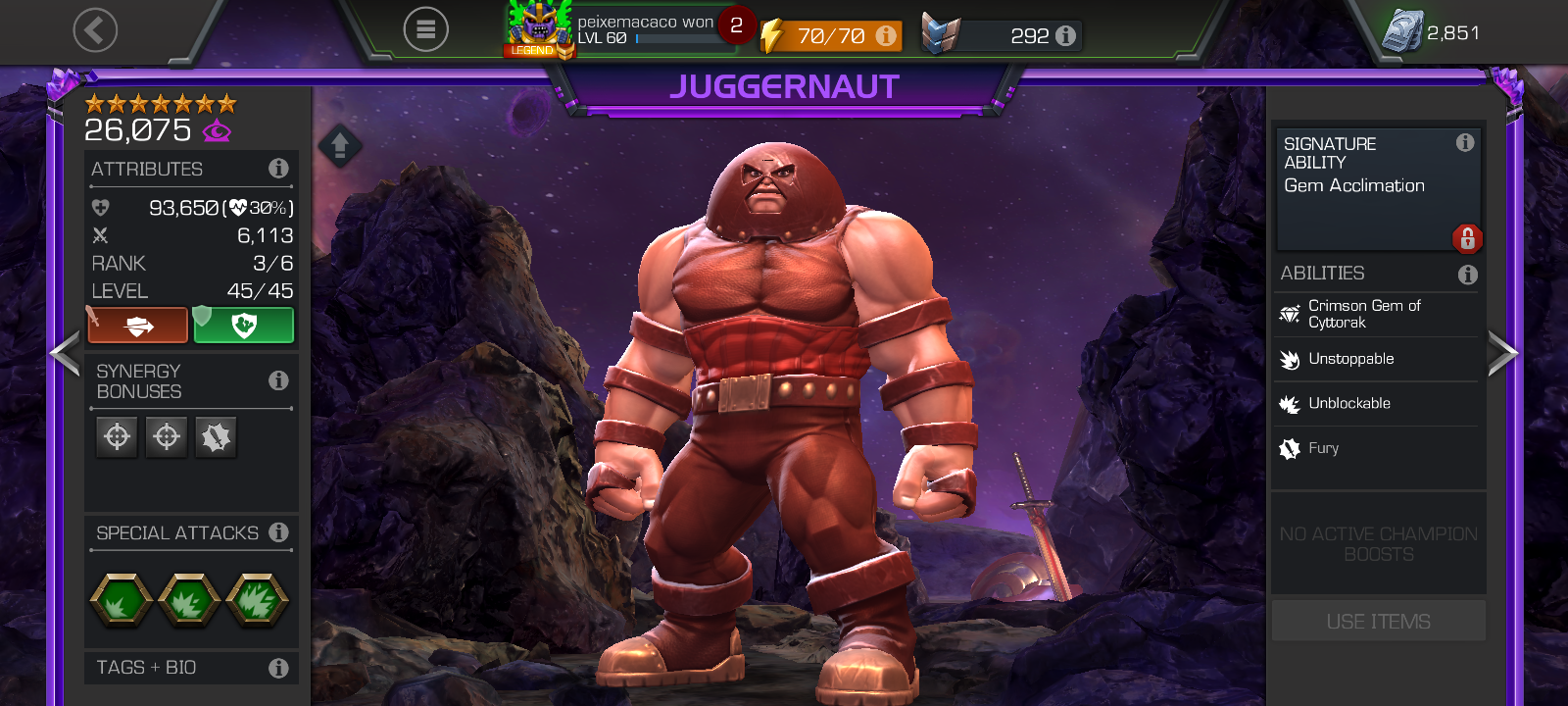This screenshot has height=706, width=1568.
Task: Open the Synergy Bonuses info icon
Action: (x=278, y=380)
